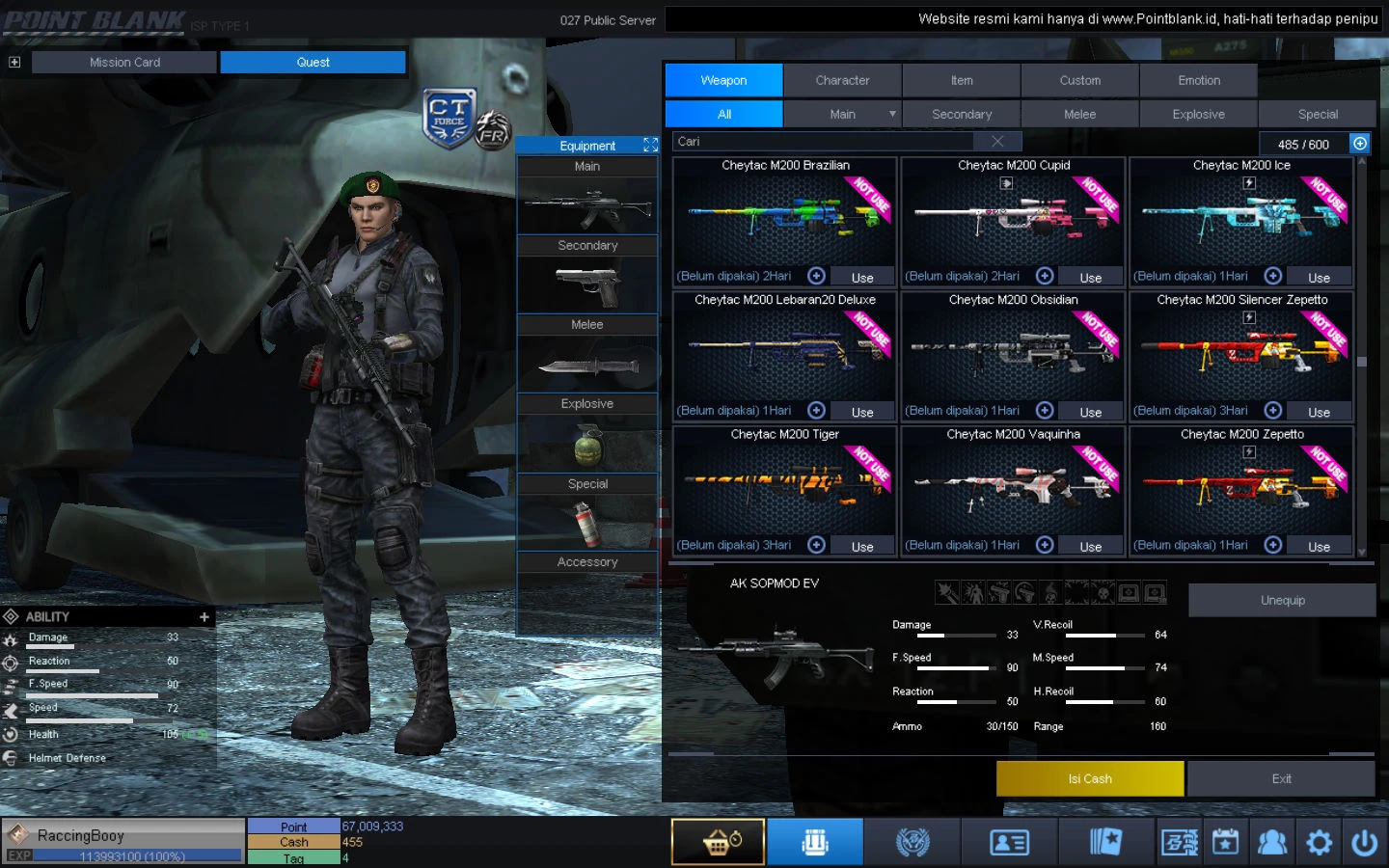Select the Secondary weapon filter
The image size is (1389, 868).
[x=961, y=113]
